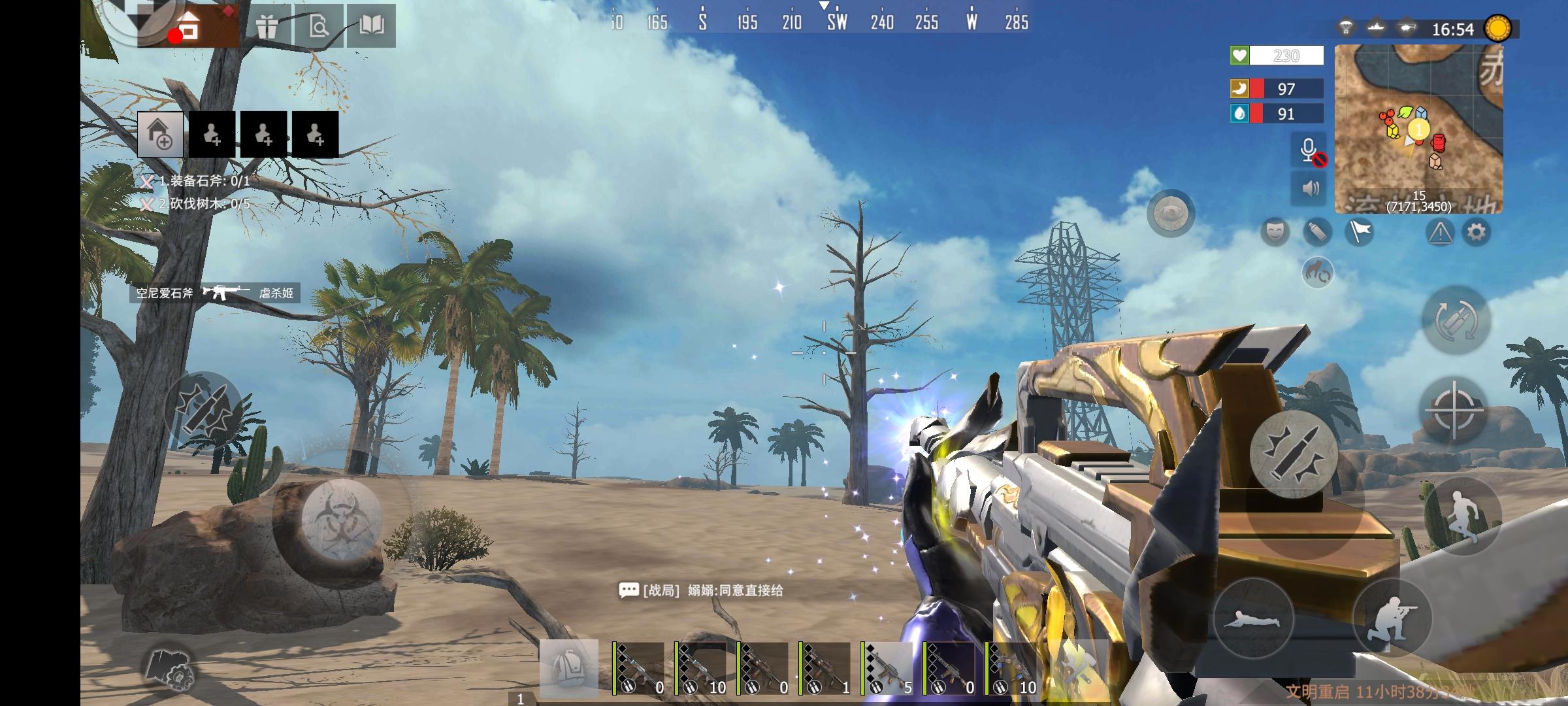
Task: Reload the weapon
Action: (1456, 320)
